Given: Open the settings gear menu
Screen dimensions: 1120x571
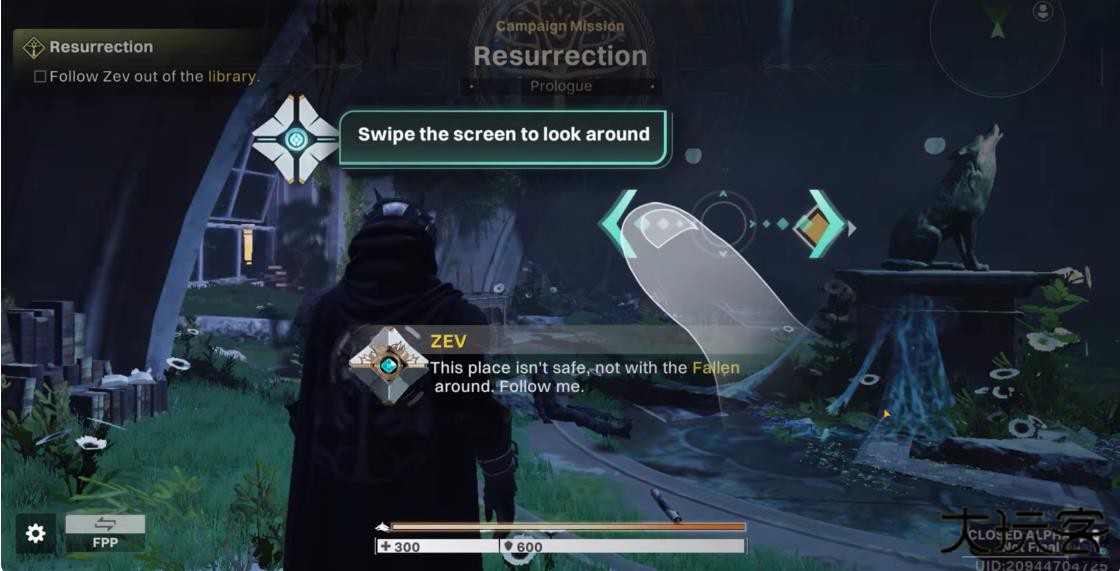Looking at the screenshot, I should pos(35,534).
